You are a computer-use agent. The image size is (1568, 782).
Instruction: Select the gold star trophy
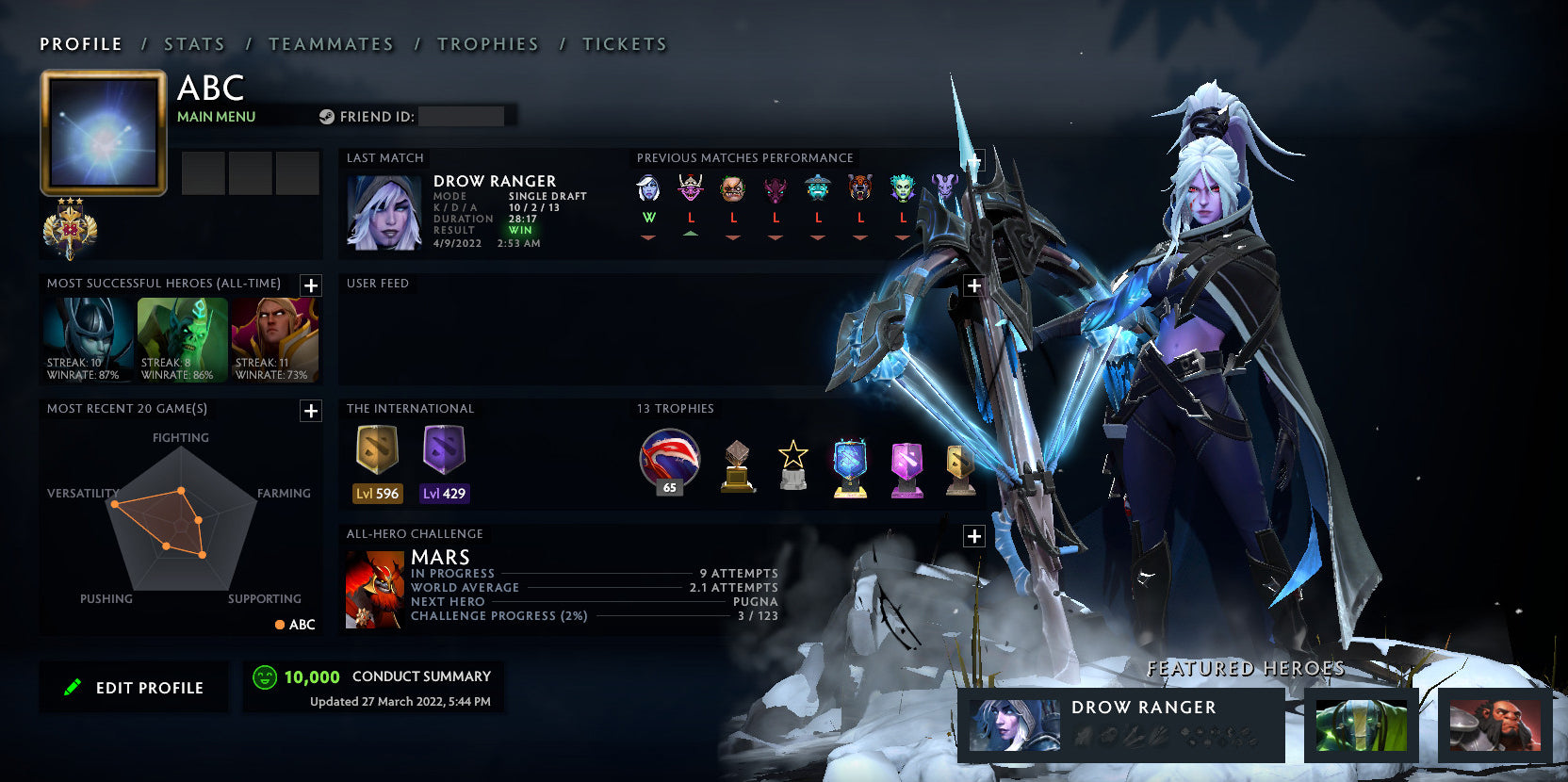click(792, 462)
